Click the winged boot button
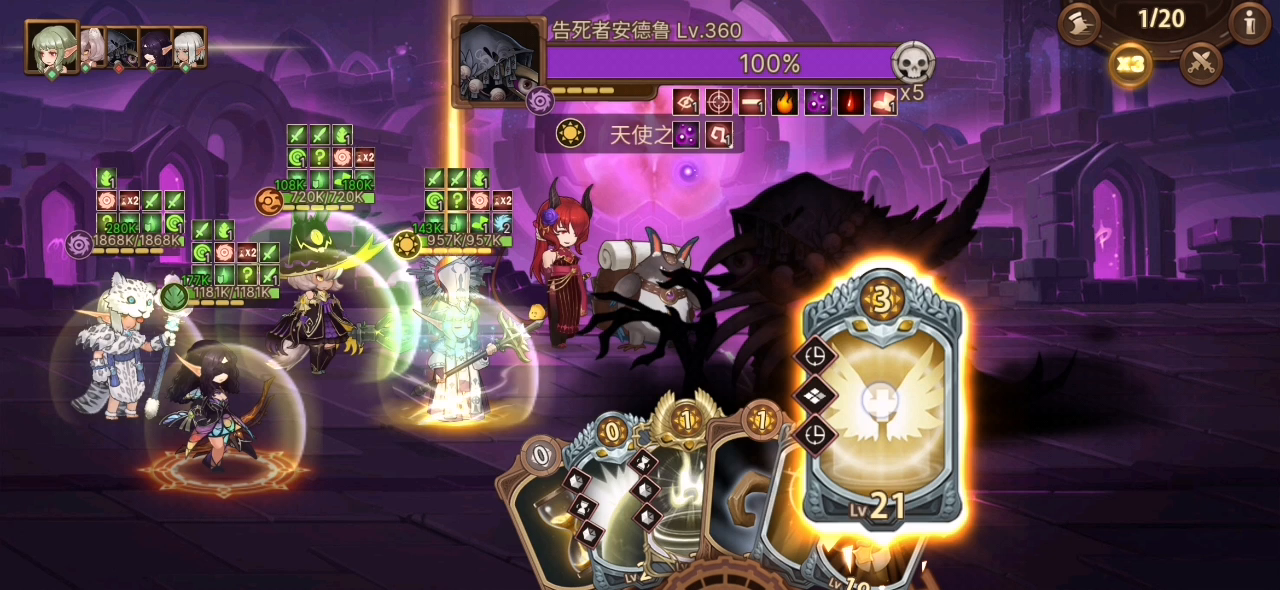Screen dimensions: 1280x590 tap(1081, 21)
